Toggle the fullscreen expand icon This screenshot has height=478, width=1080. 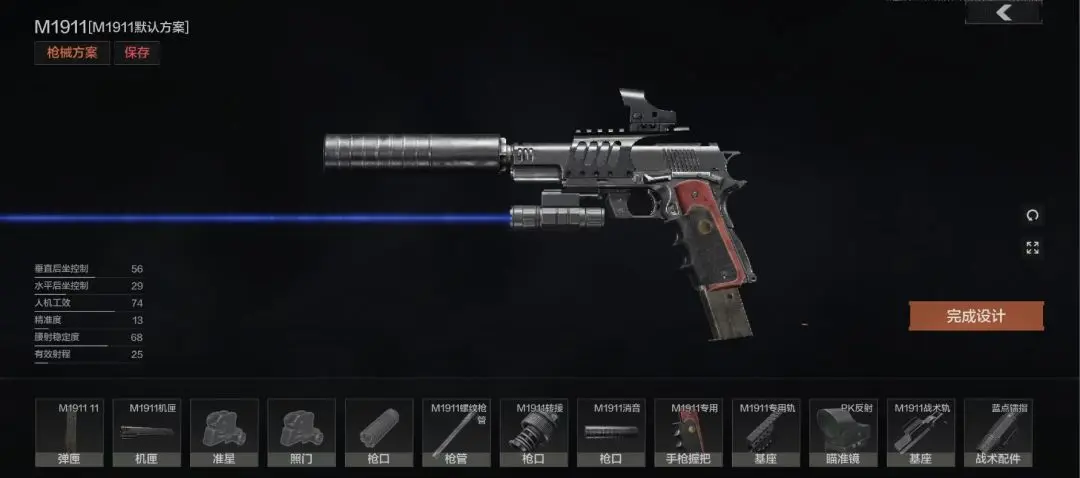click(1032, 247)
